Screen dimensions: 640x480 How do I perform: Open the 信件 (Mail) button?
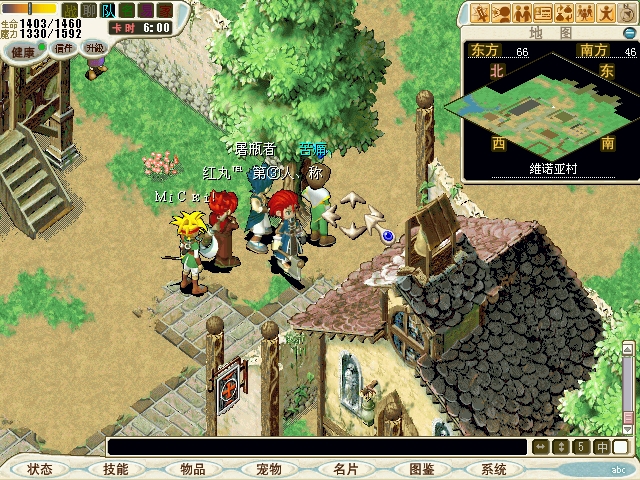[63, 47]
